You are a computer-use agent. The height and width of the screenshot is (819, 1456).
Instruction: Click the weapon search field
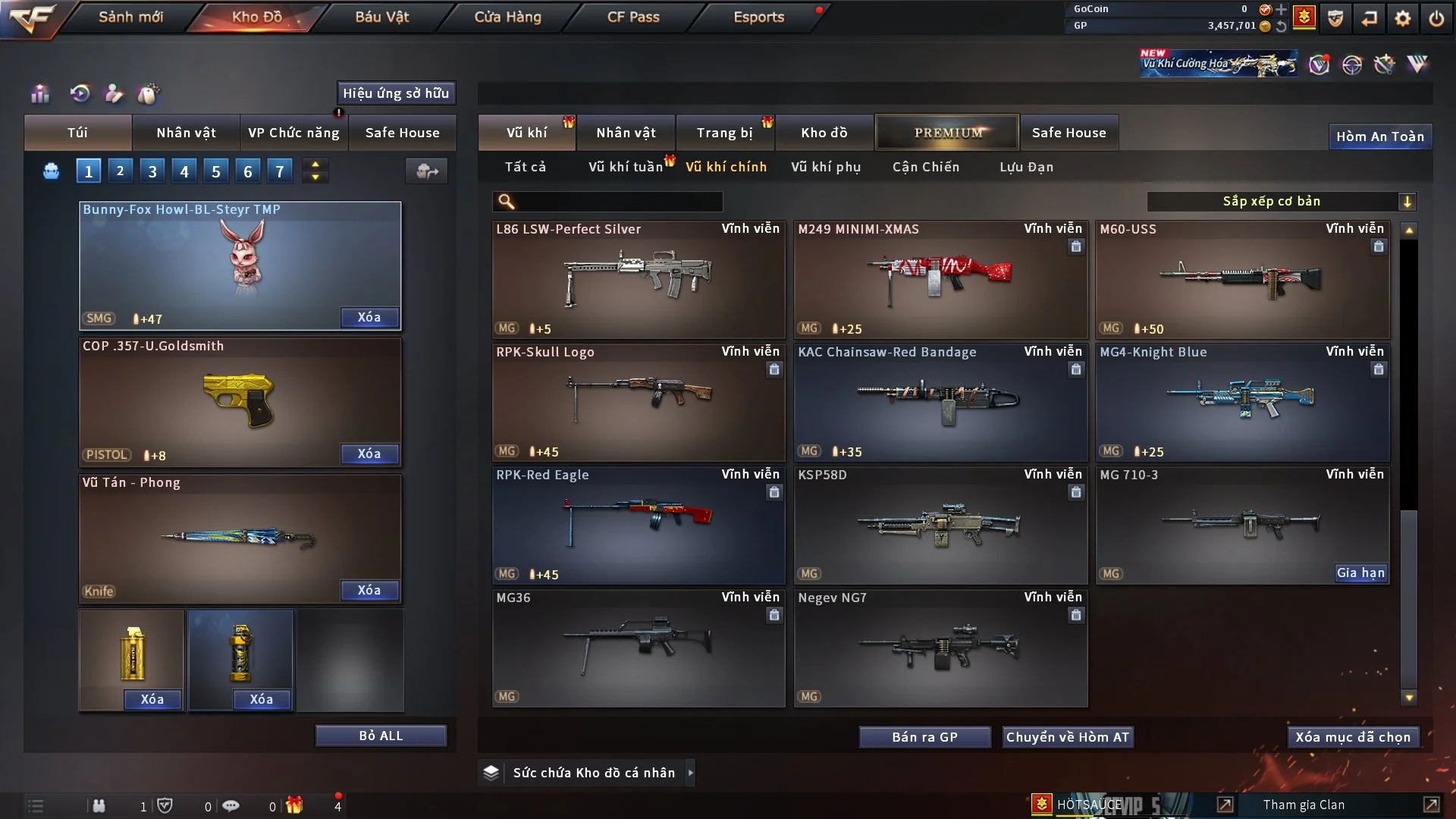point(618,201)
